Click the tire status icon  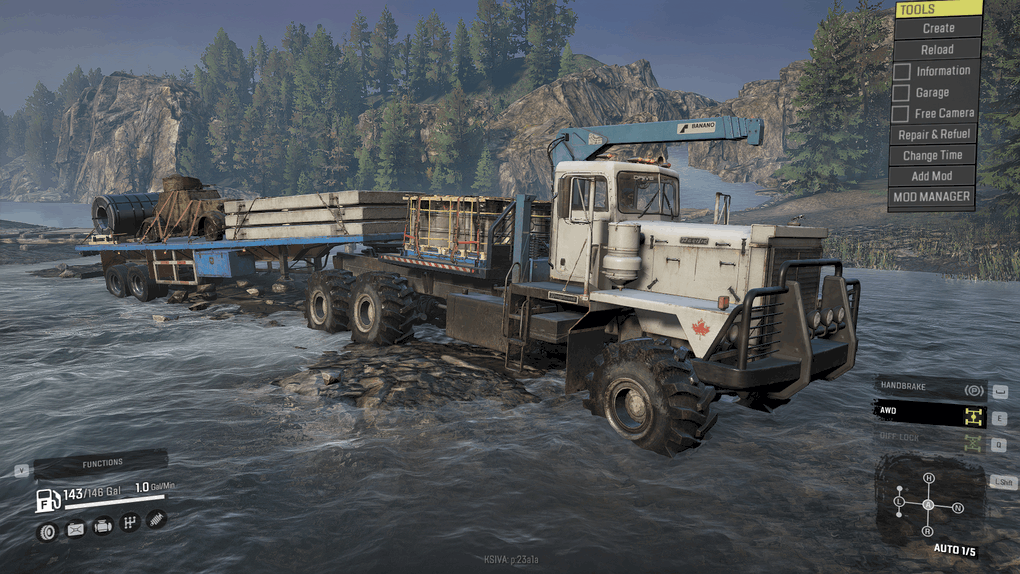[x=47, y=531]
